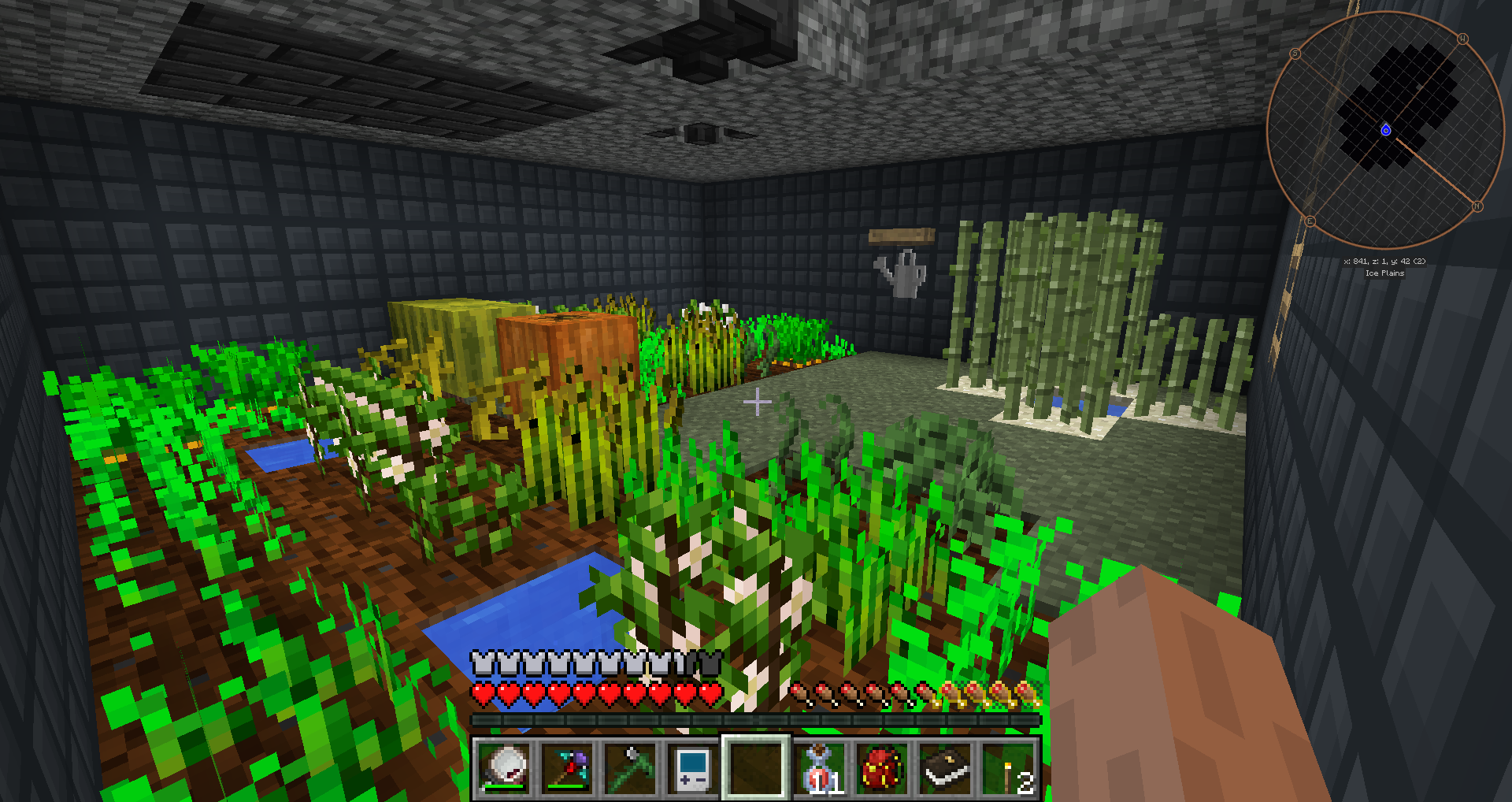Choose the green pickaxe hotbar slot
This screenshot has height=802, width=1512.
631,767
